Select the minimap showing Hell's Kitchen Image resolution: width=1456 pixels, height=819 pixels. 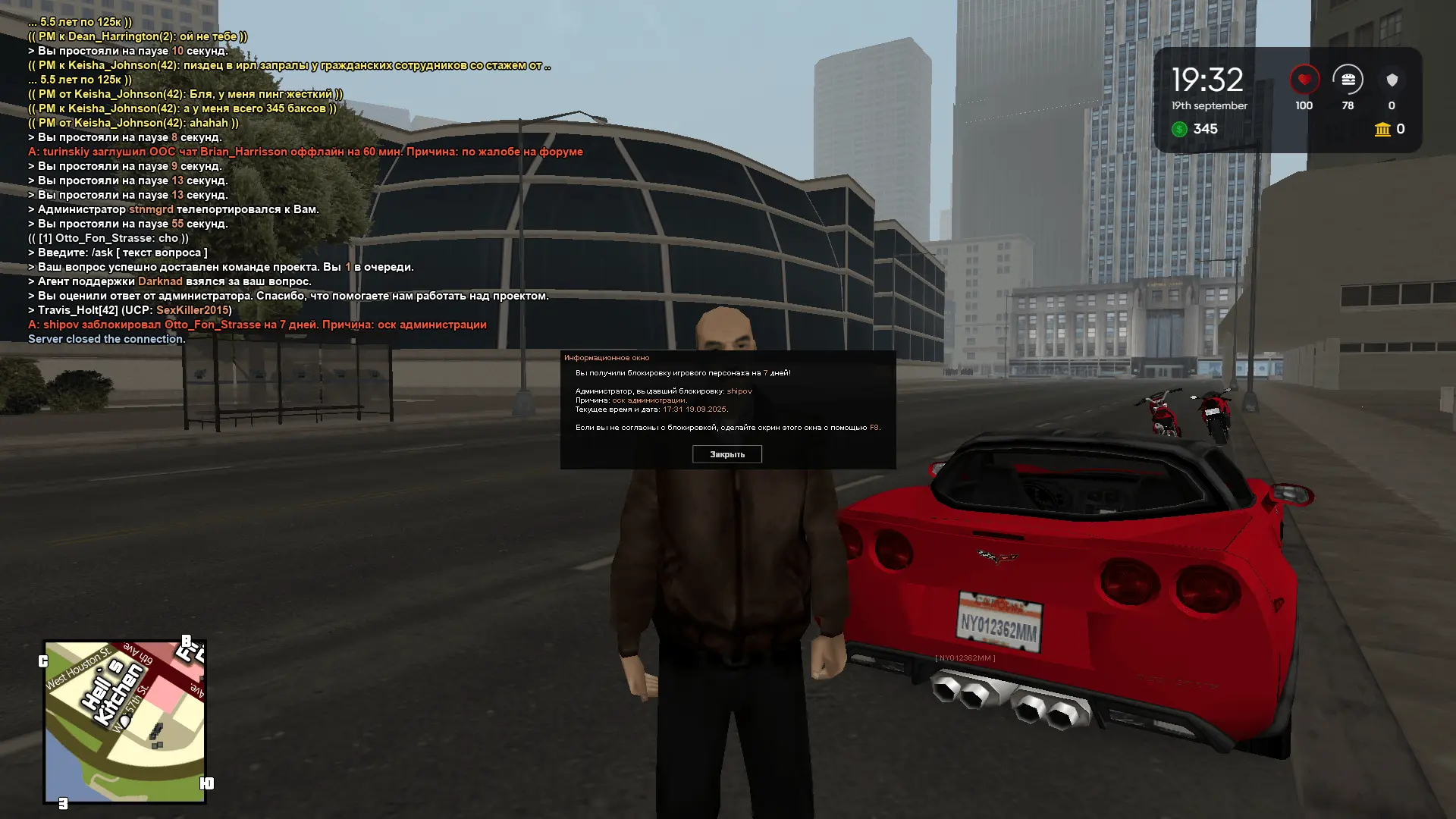pyautogui.click(x=125, y=717)
